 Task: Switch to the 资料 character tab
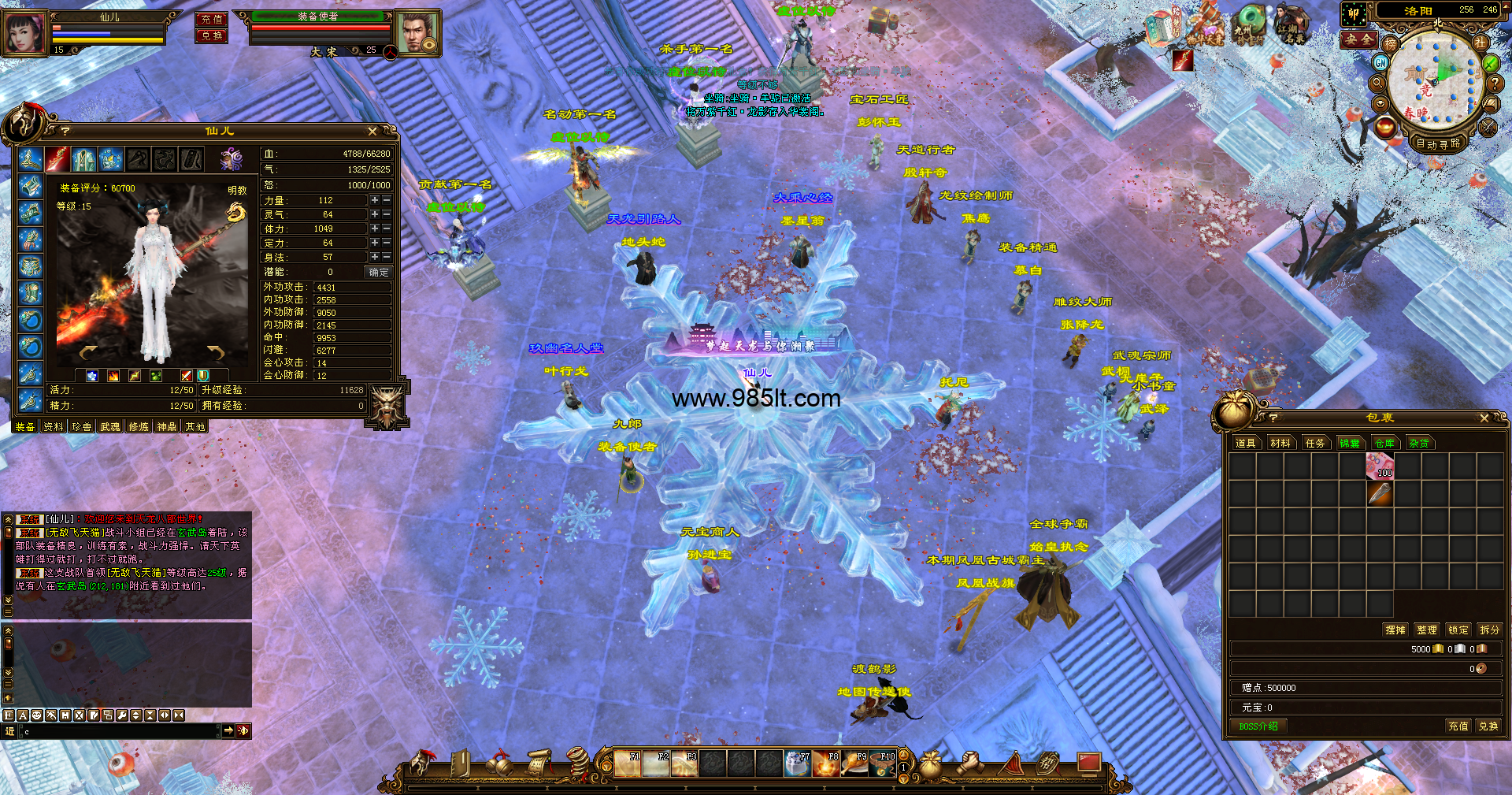coord(54,427)
